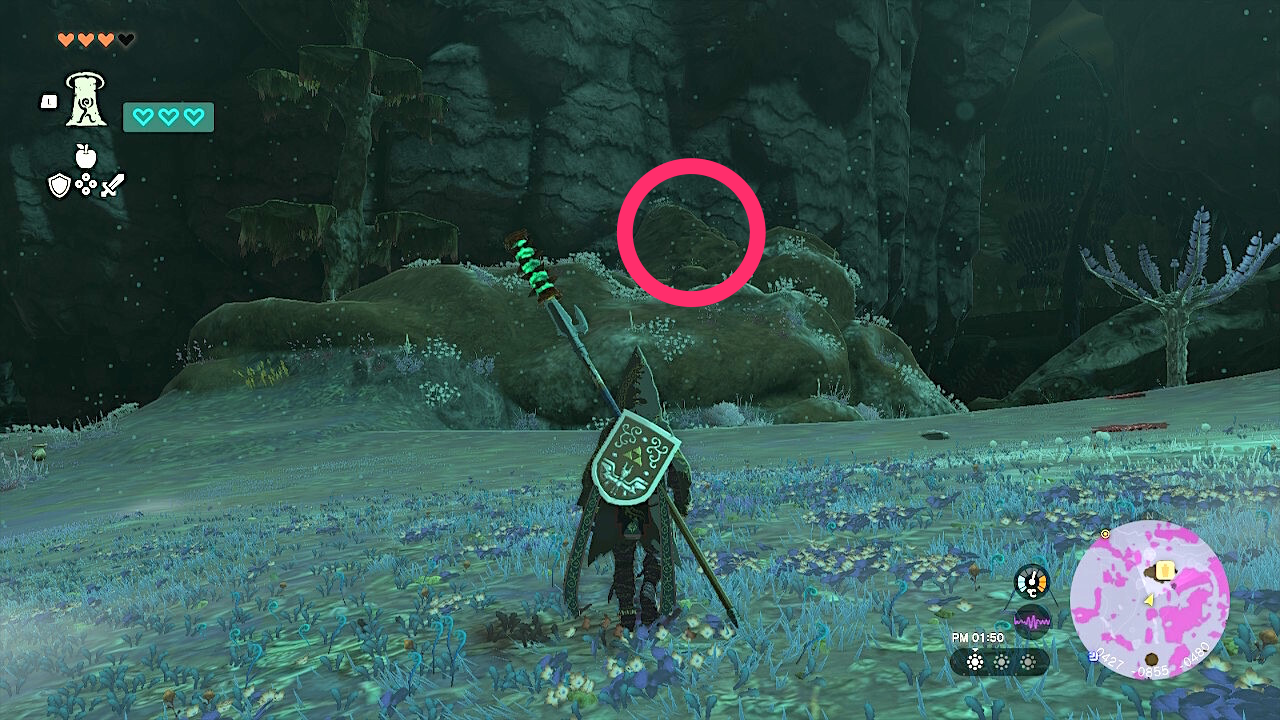Click inside the pink circle marker

pos(693,230)
